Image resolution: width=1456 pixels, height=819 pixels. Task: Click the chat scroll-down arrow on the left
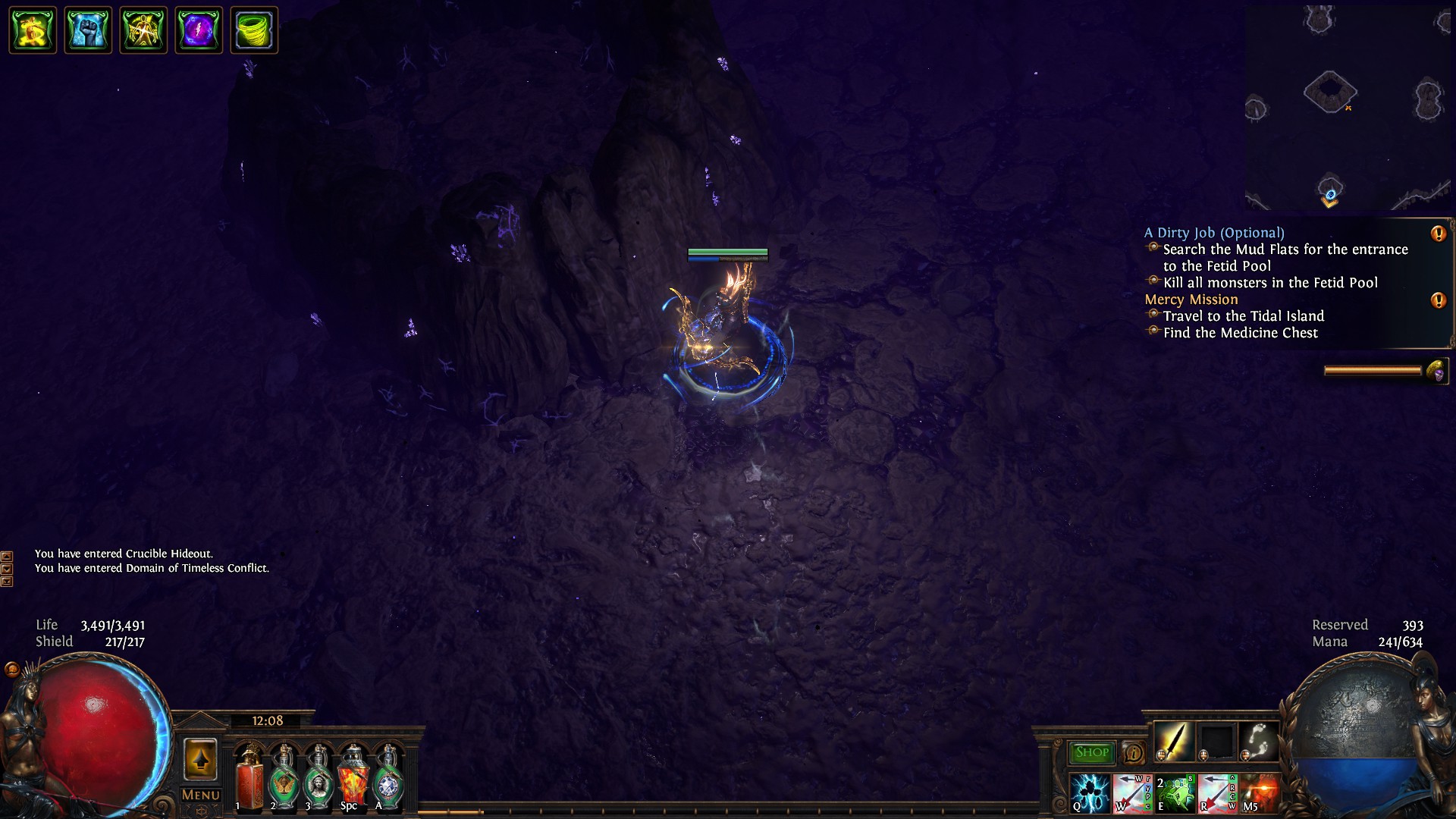(7, 568)
